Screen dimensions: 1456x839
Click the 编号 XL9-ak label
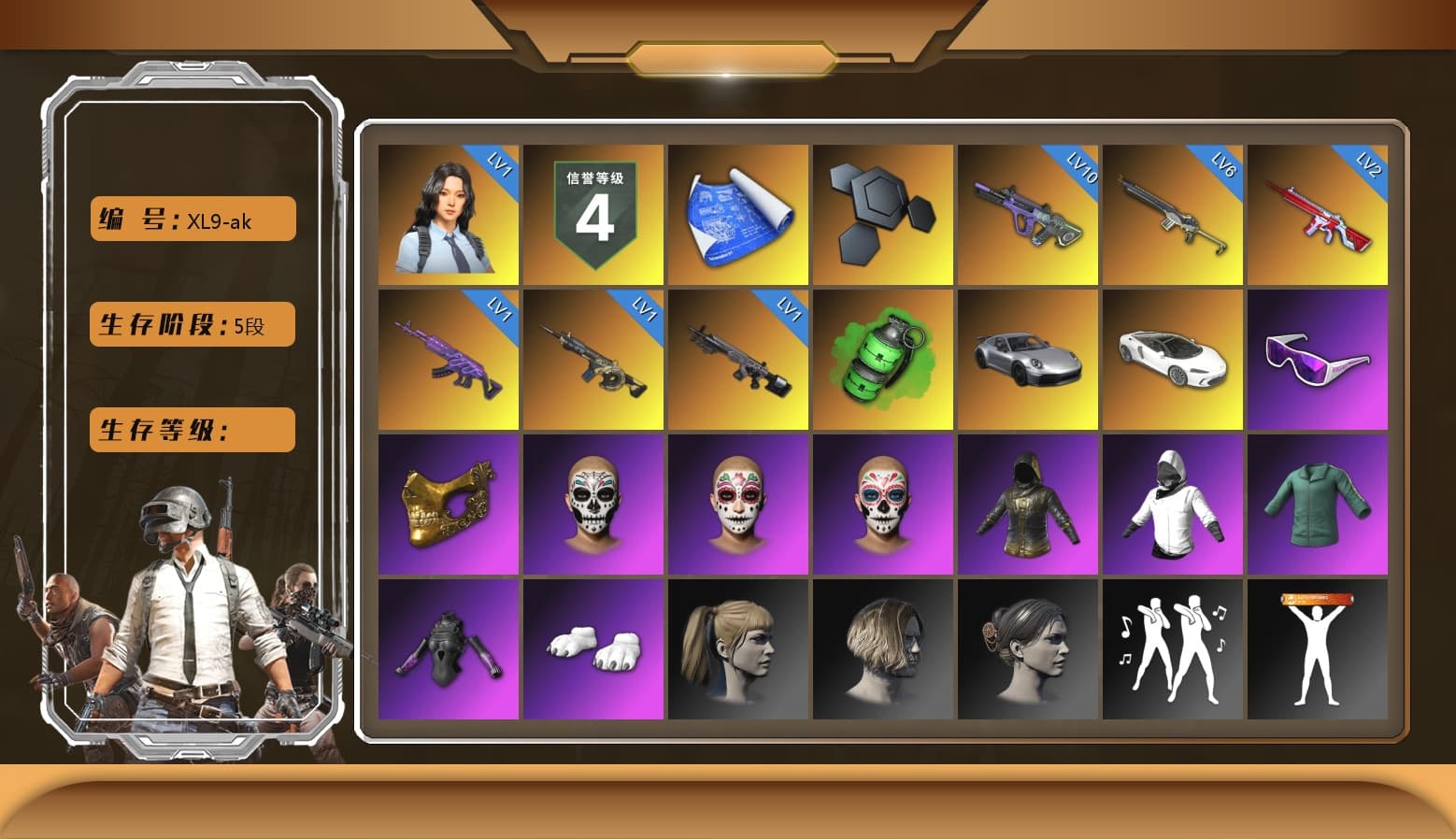[x=191, y=218]
